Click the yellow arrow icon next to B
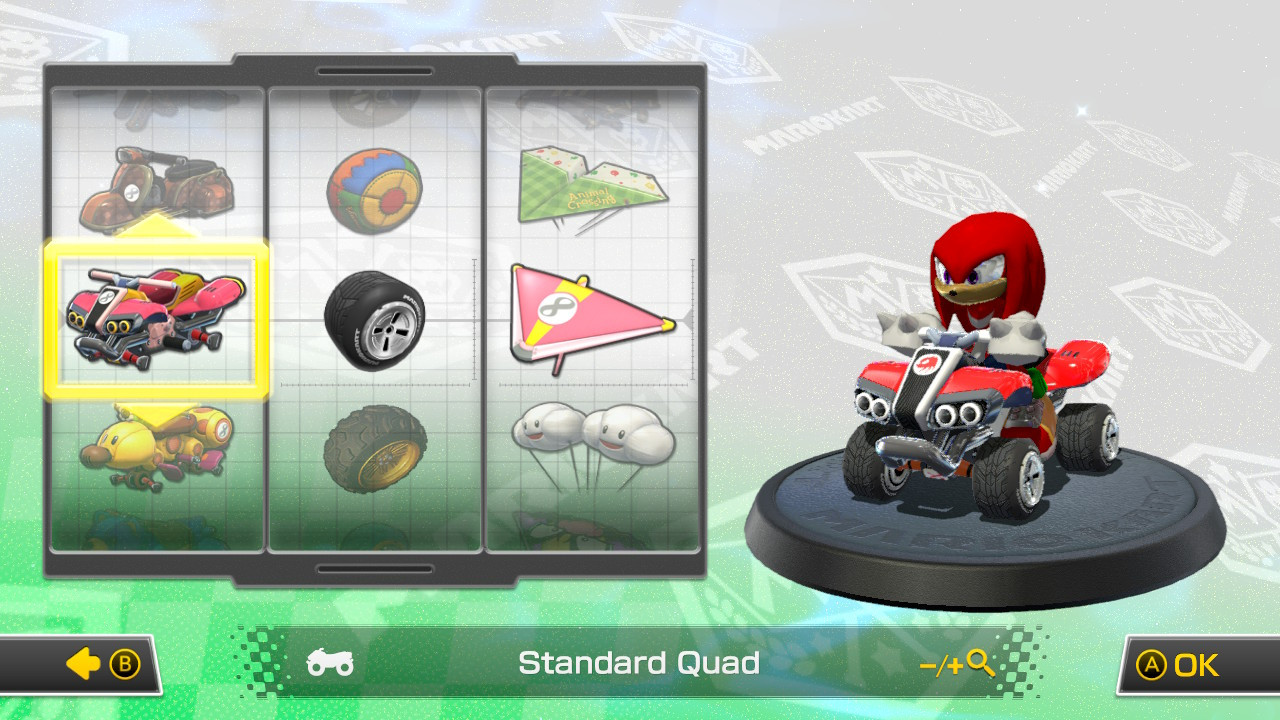The height and width of the screenshot is (720, 1280). (82, 663)
